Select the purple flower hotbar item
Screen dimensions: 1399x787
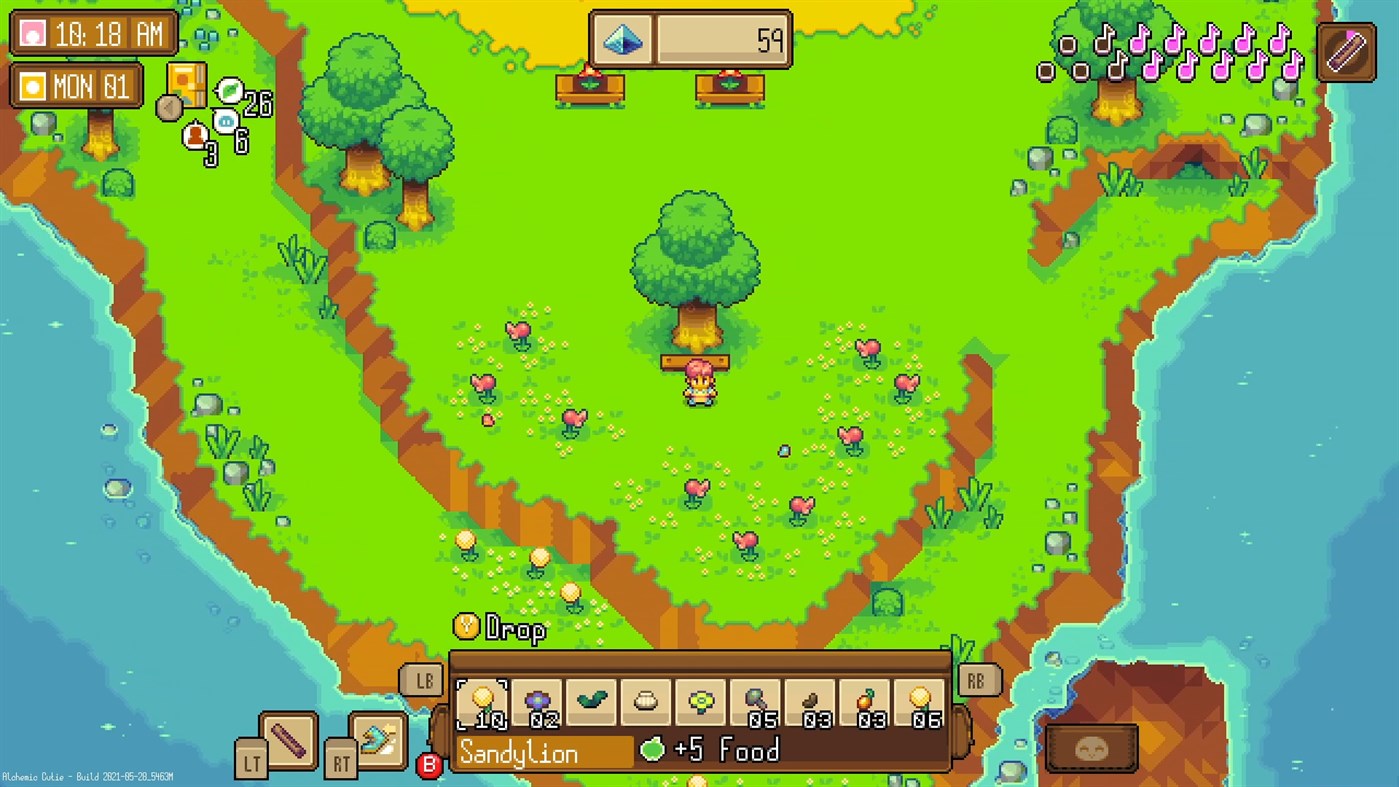click(538, 701)
